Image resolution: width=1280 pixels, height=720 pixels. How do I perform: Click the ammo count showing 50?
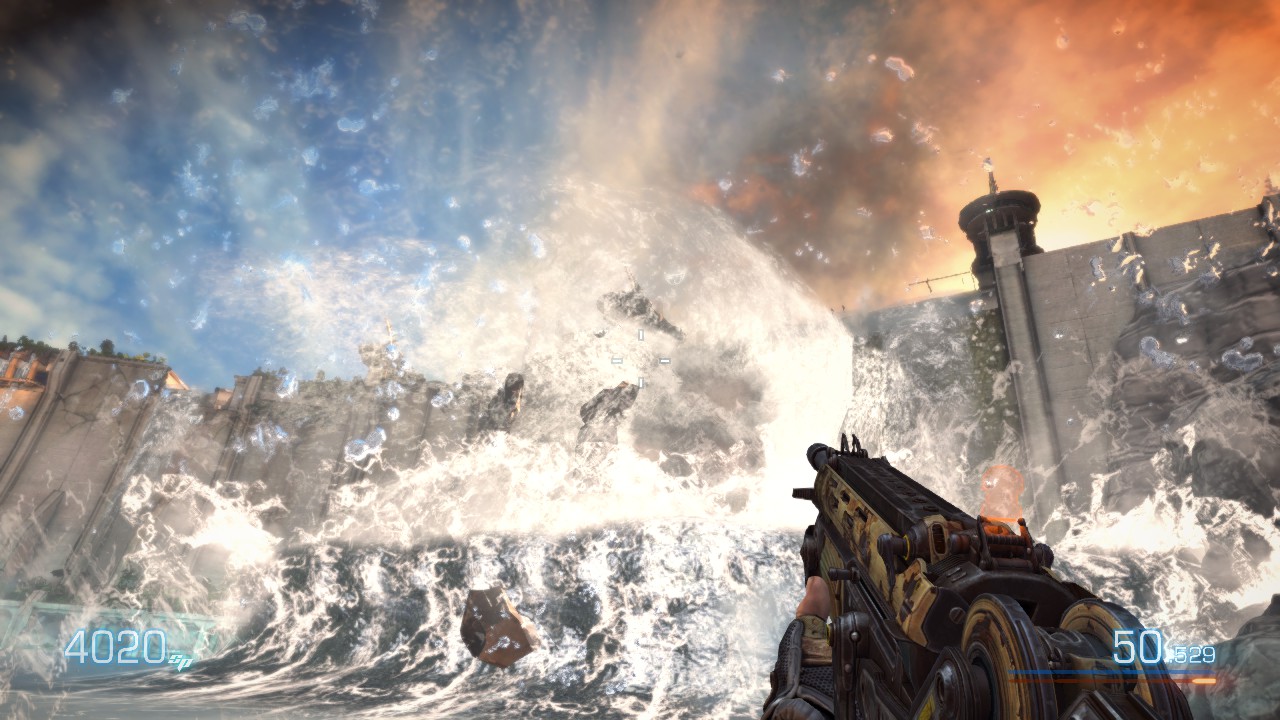[x=1137, y=645]
